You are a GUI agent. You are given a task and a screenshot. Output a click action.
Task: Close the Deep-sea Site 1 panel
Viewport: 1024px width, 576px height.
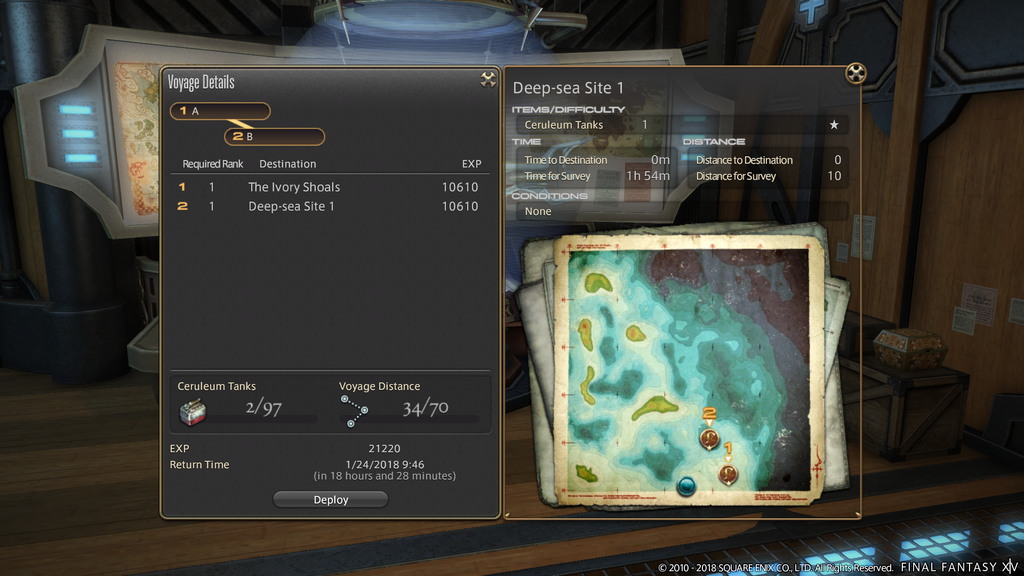[x=854, y=73]
